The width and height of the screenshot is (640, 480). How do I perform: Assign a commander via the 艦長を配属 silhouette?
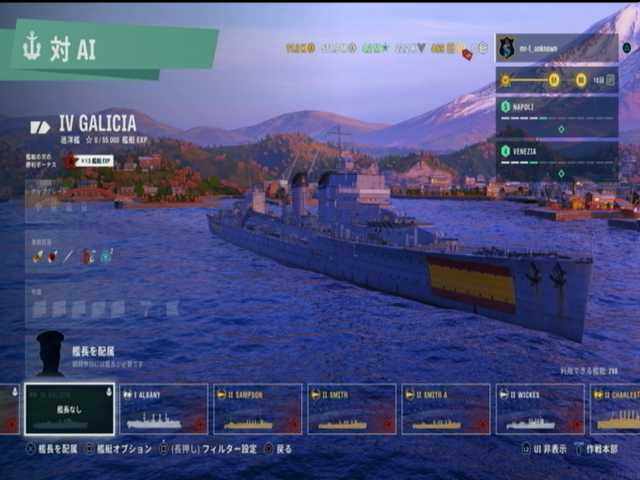coord(50,353)
